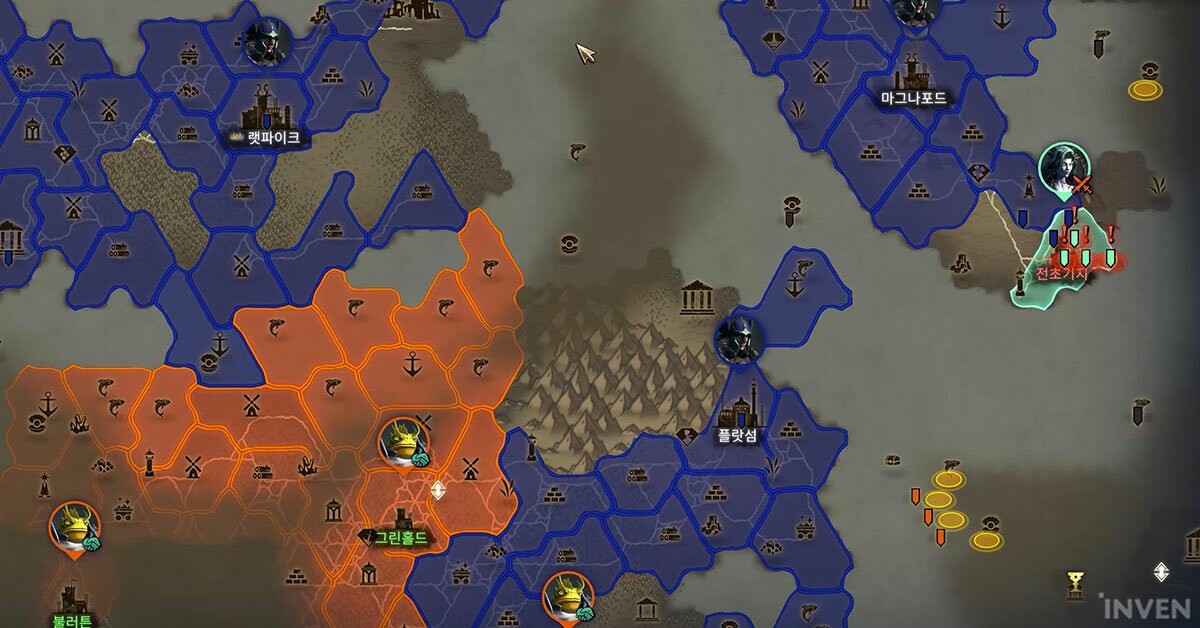The height and width of the screenshot is (628, 1200).
Task: Pick the frog commander portrait above 불러튼
Action: coord(75,527)
